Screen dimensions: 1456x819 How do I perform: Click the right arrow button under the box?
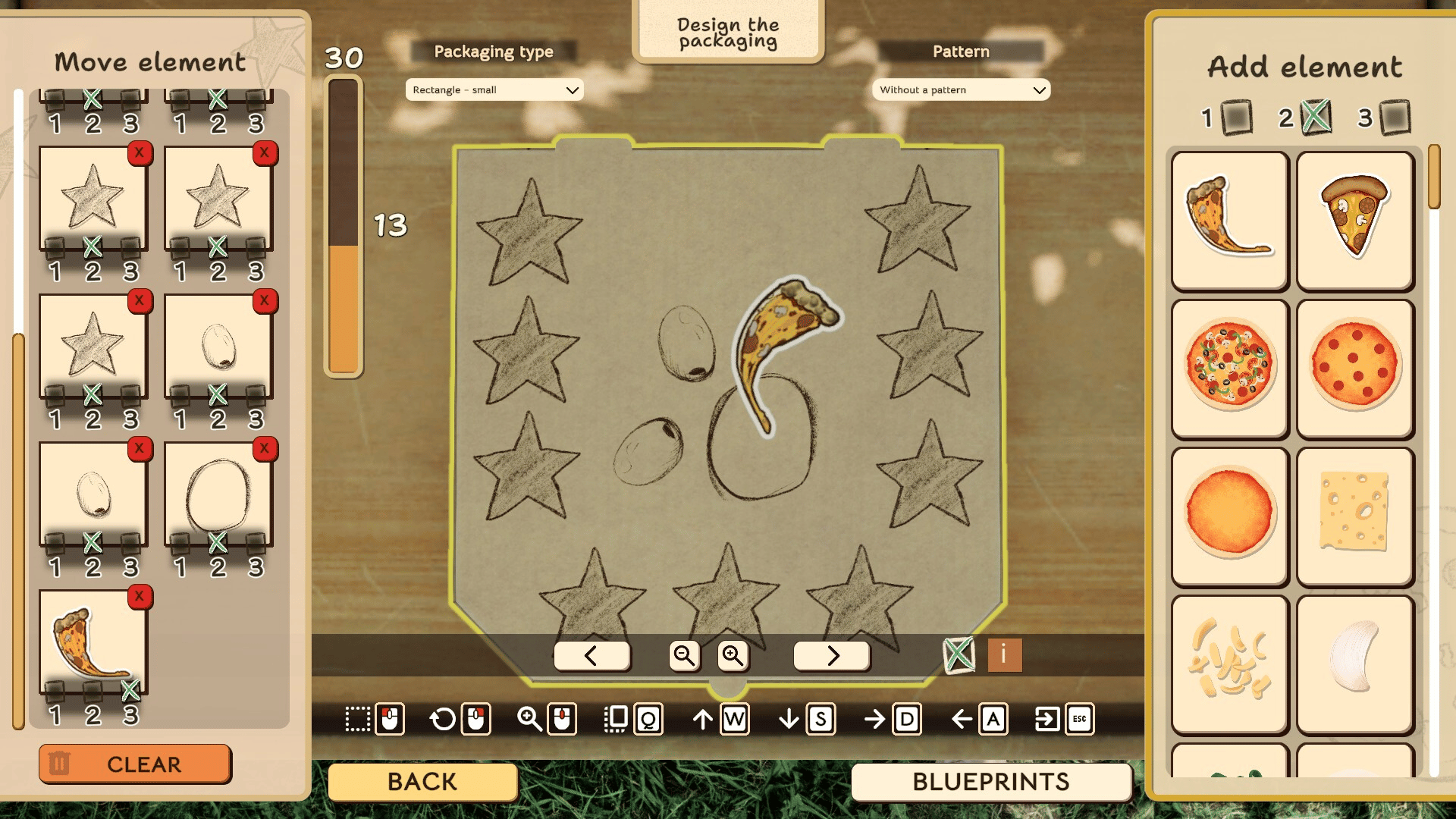tap(832, 655)
